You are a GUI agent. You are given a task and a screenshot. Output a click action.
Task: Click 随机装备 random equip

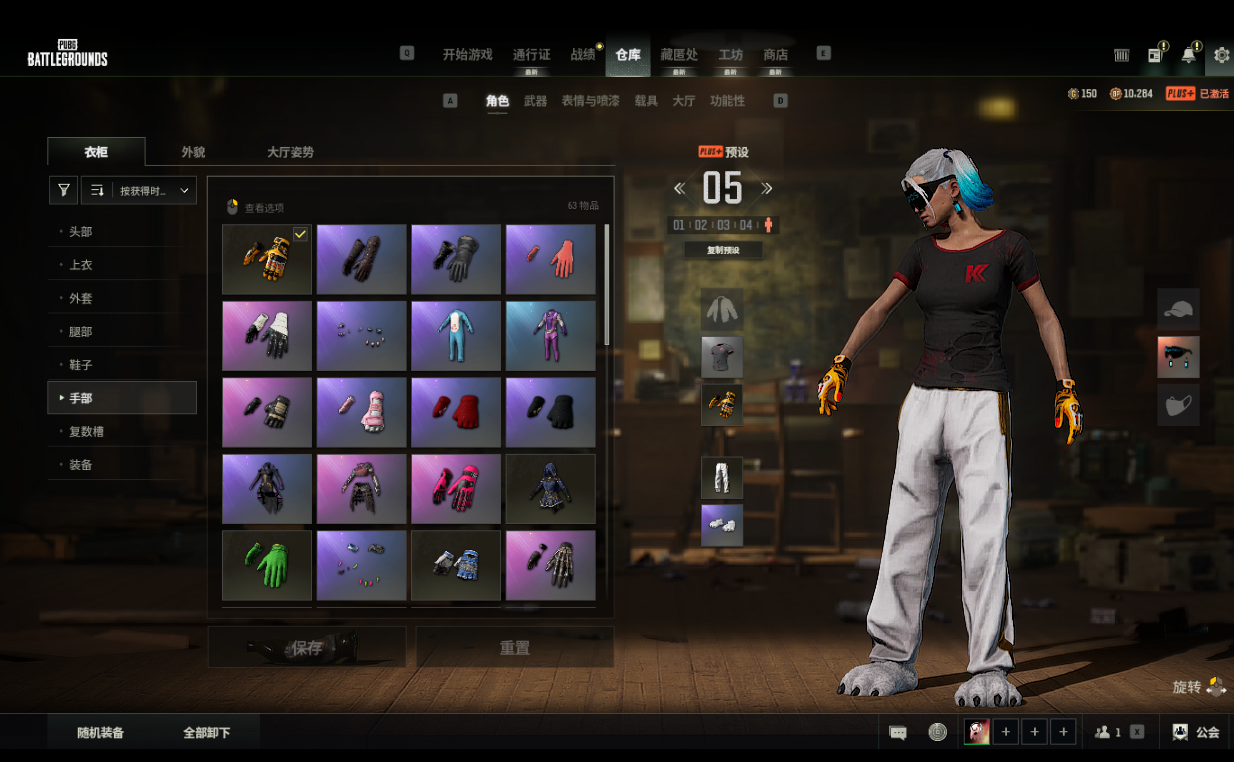pos(100,733)
